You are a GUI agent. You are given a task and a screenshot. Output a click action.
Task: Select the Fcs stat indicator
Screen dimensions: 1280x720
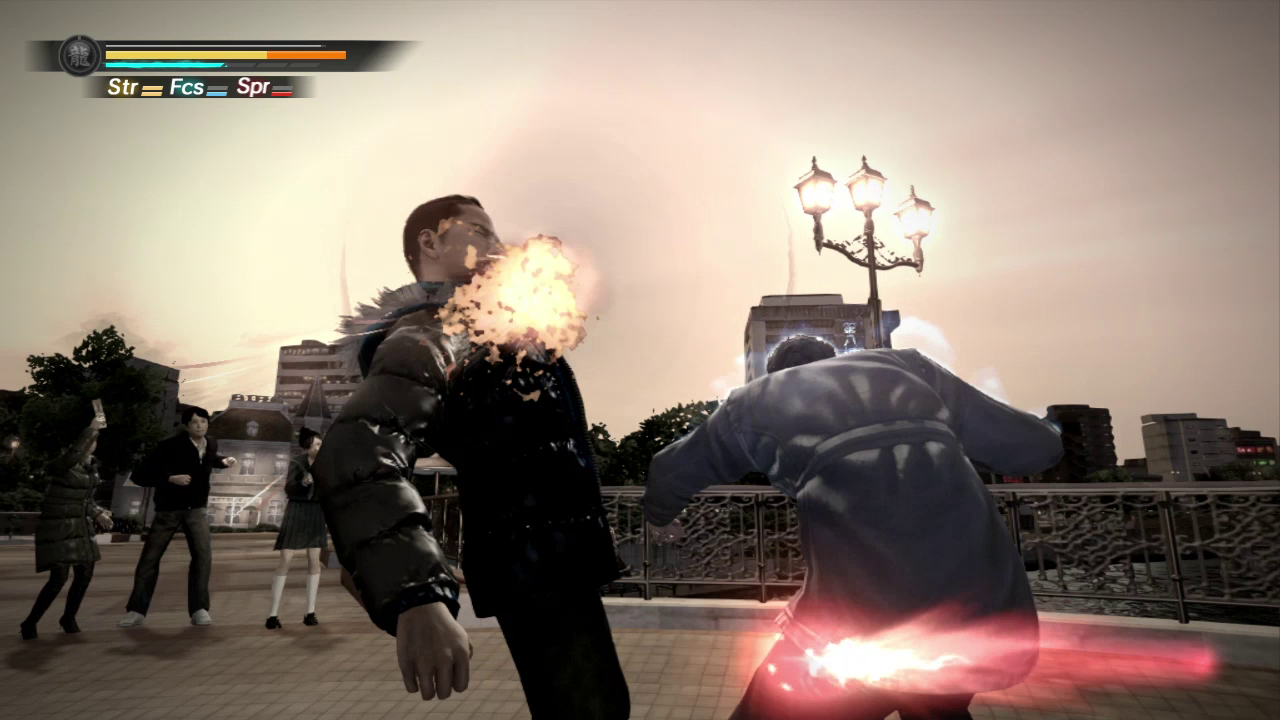[x=198, y=88]
